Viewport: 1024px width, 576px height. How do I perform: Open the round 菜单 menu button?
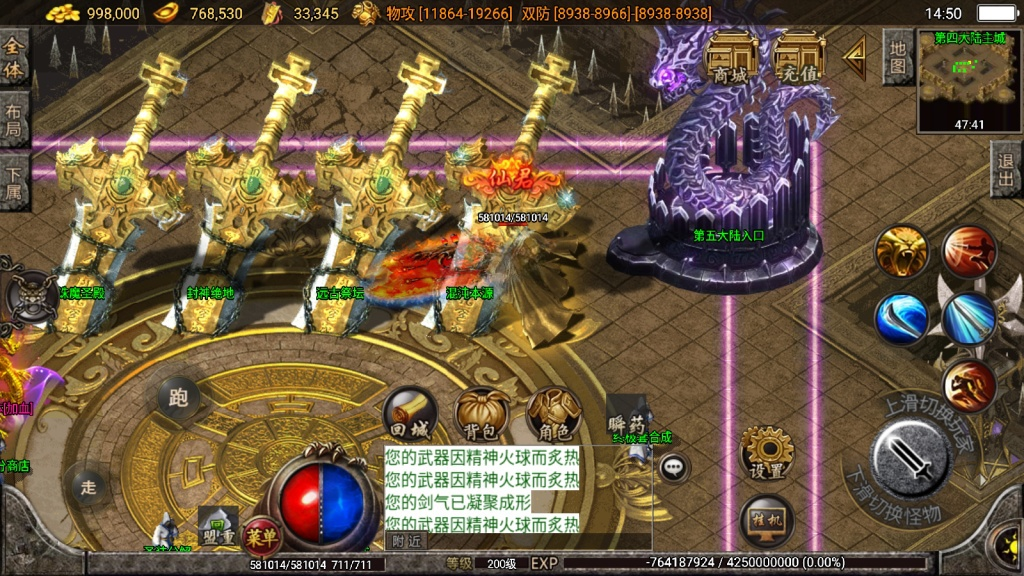point(261,536)
